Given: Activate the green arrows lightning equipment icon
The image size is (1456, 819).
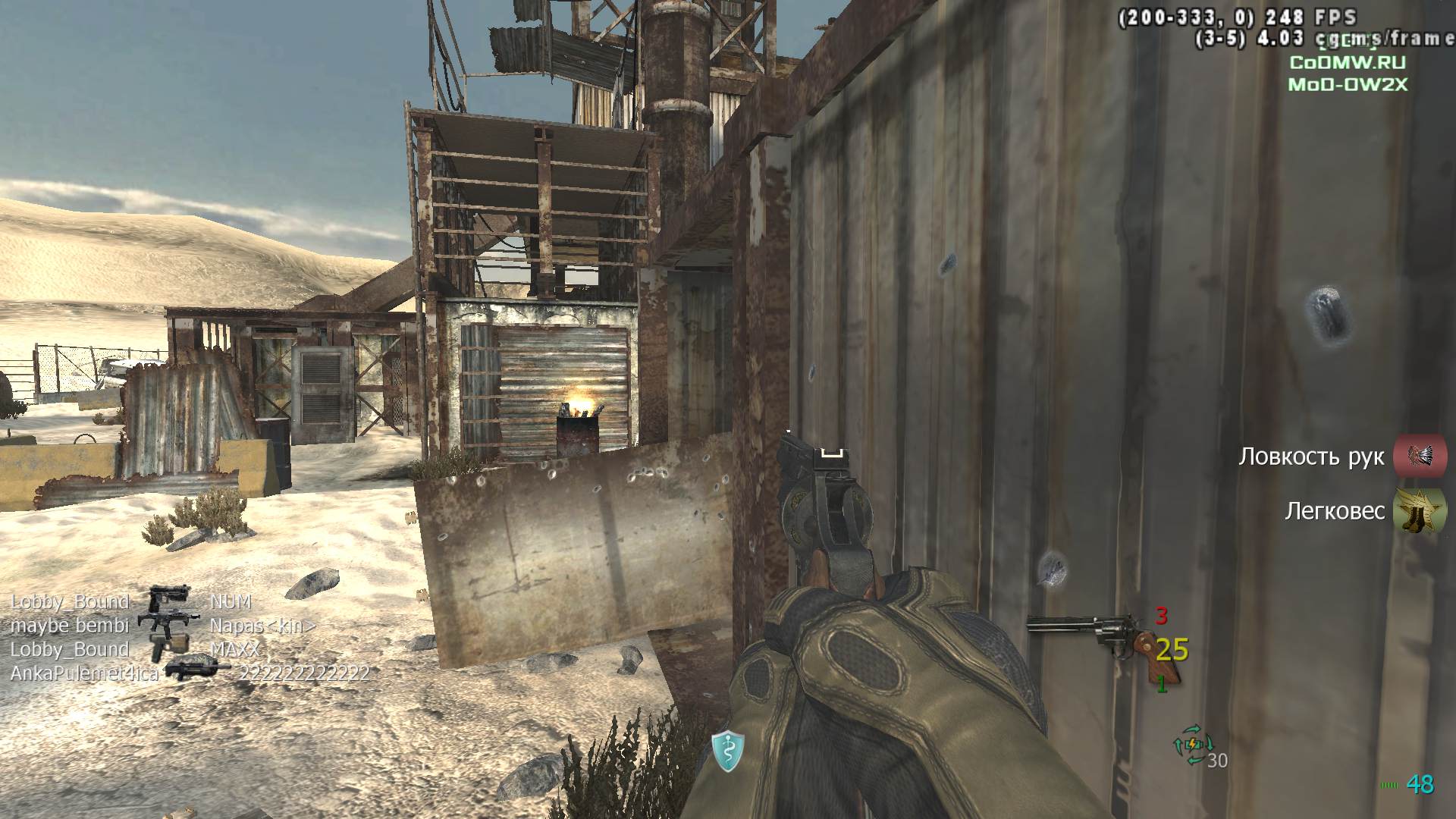Looking at the screenshot, I should coord(1191,742).
